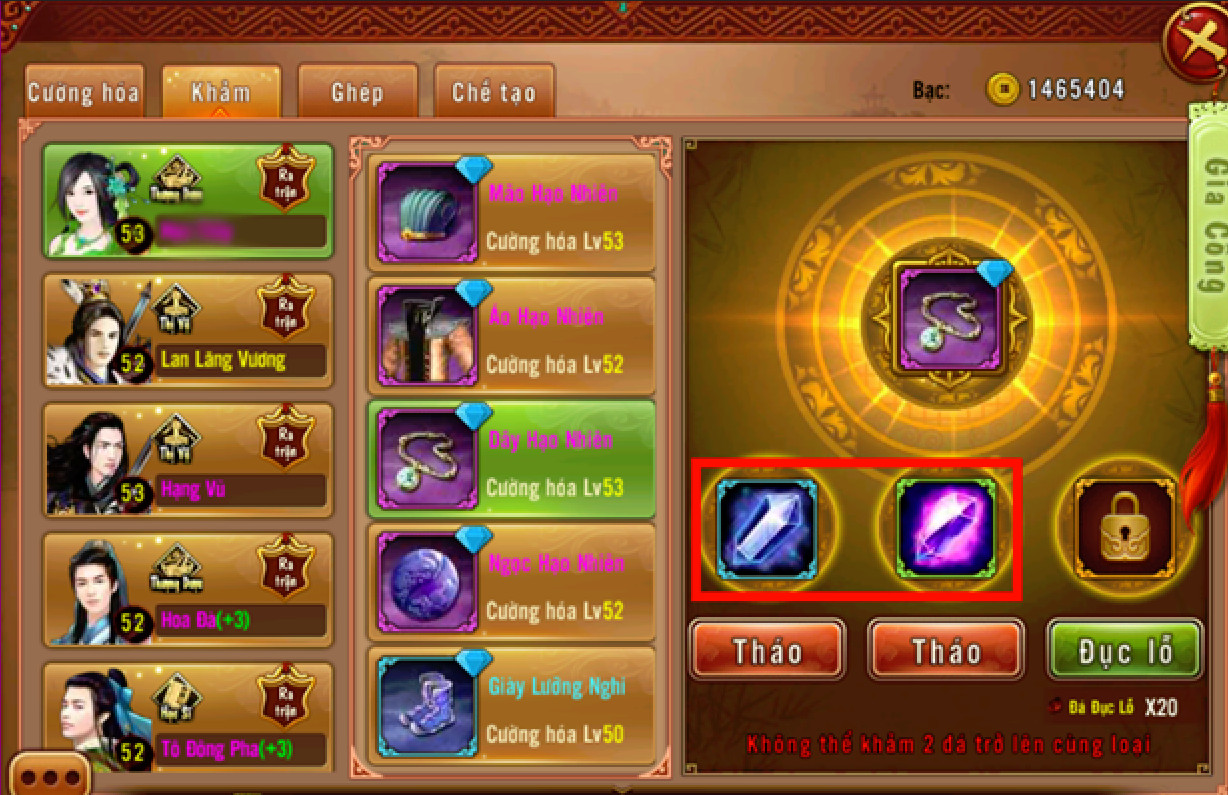Punch a socket with Đục lỗ button

(x=1124, y=651)
